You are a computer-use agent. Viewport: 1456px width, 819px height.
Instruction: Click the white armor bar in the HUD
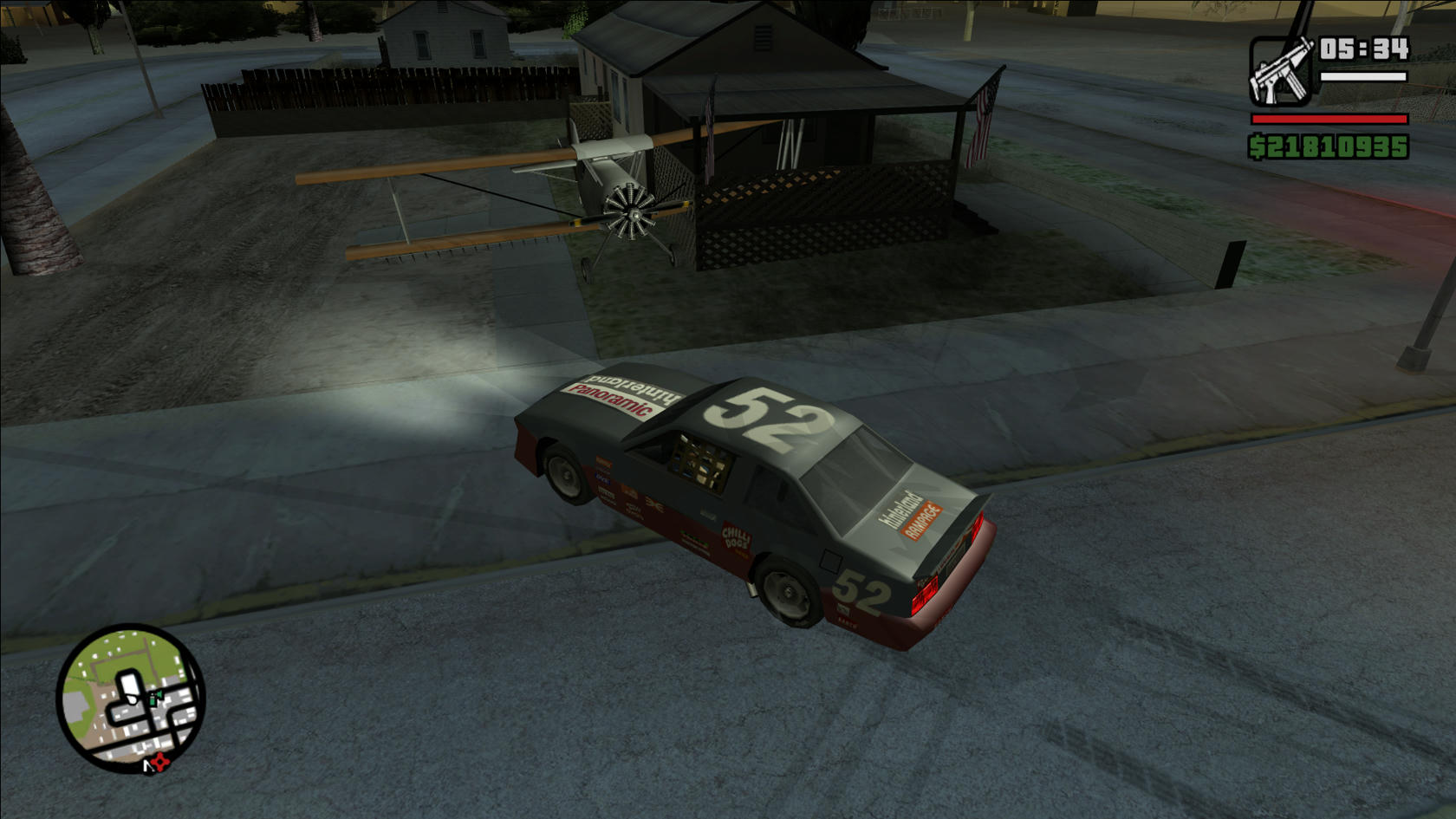[1362, 76]
